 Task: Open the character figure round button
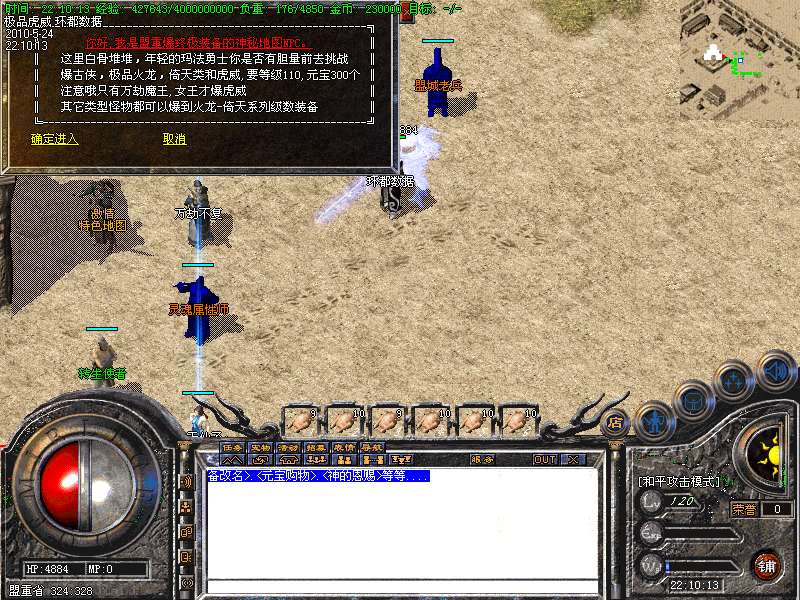653,421
